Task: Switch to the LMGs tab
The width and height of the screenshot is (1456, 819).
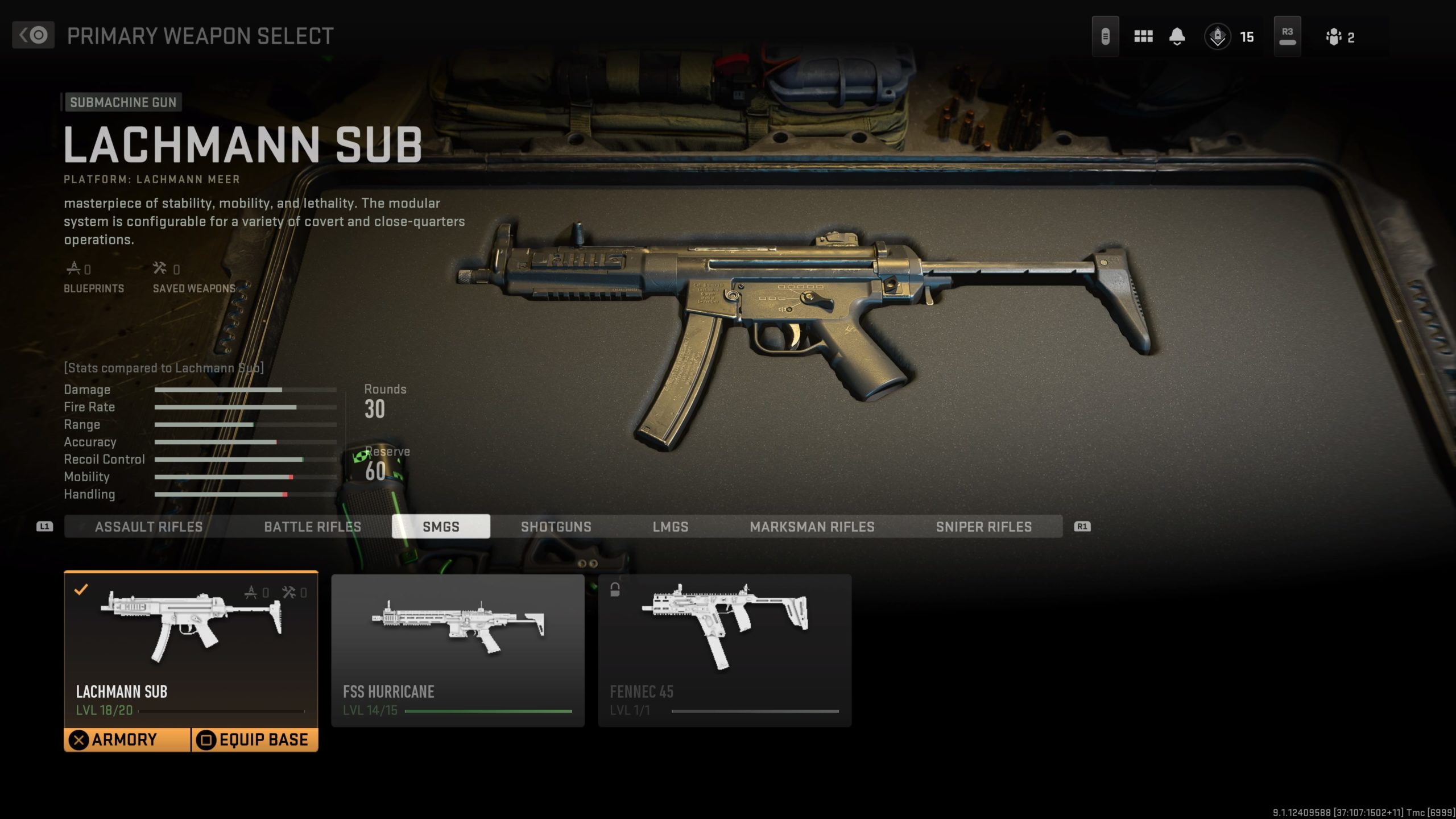Action: click(670, 527)
